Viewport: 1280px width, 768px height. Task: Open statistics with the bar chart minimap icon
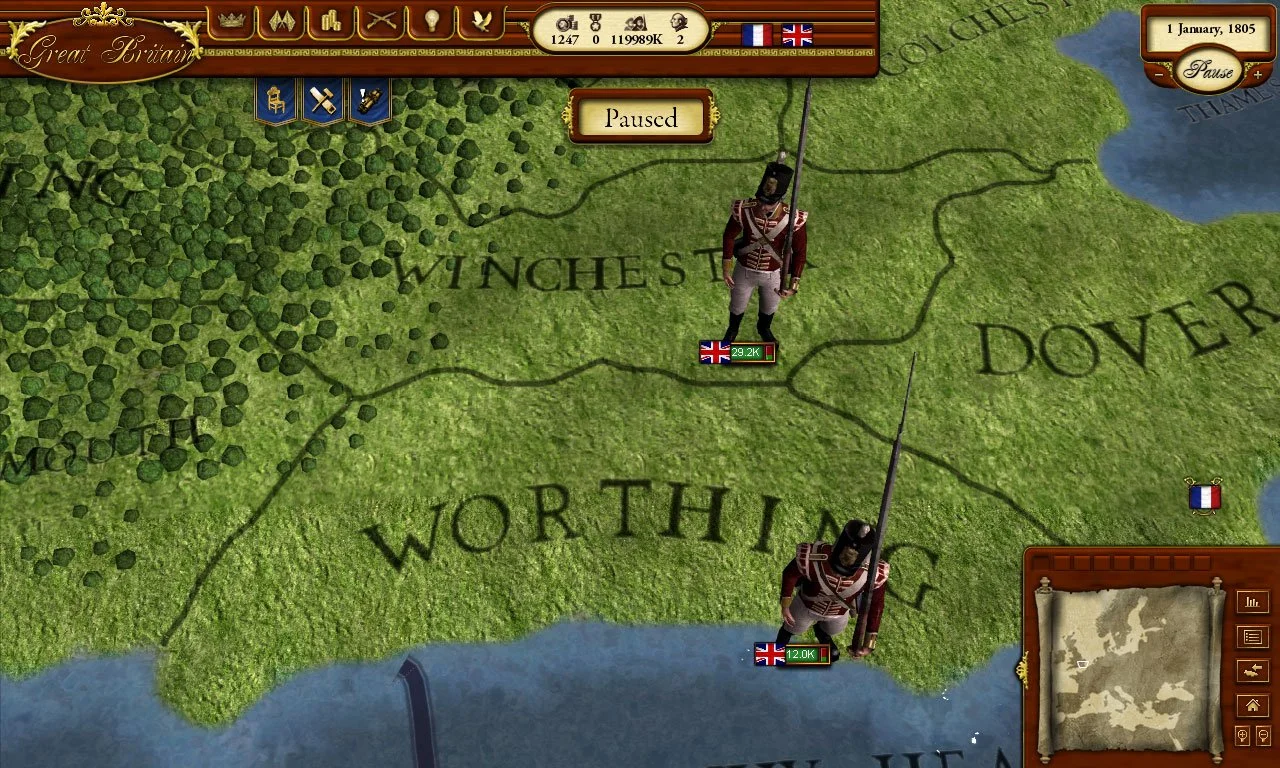pos(1253,603)
